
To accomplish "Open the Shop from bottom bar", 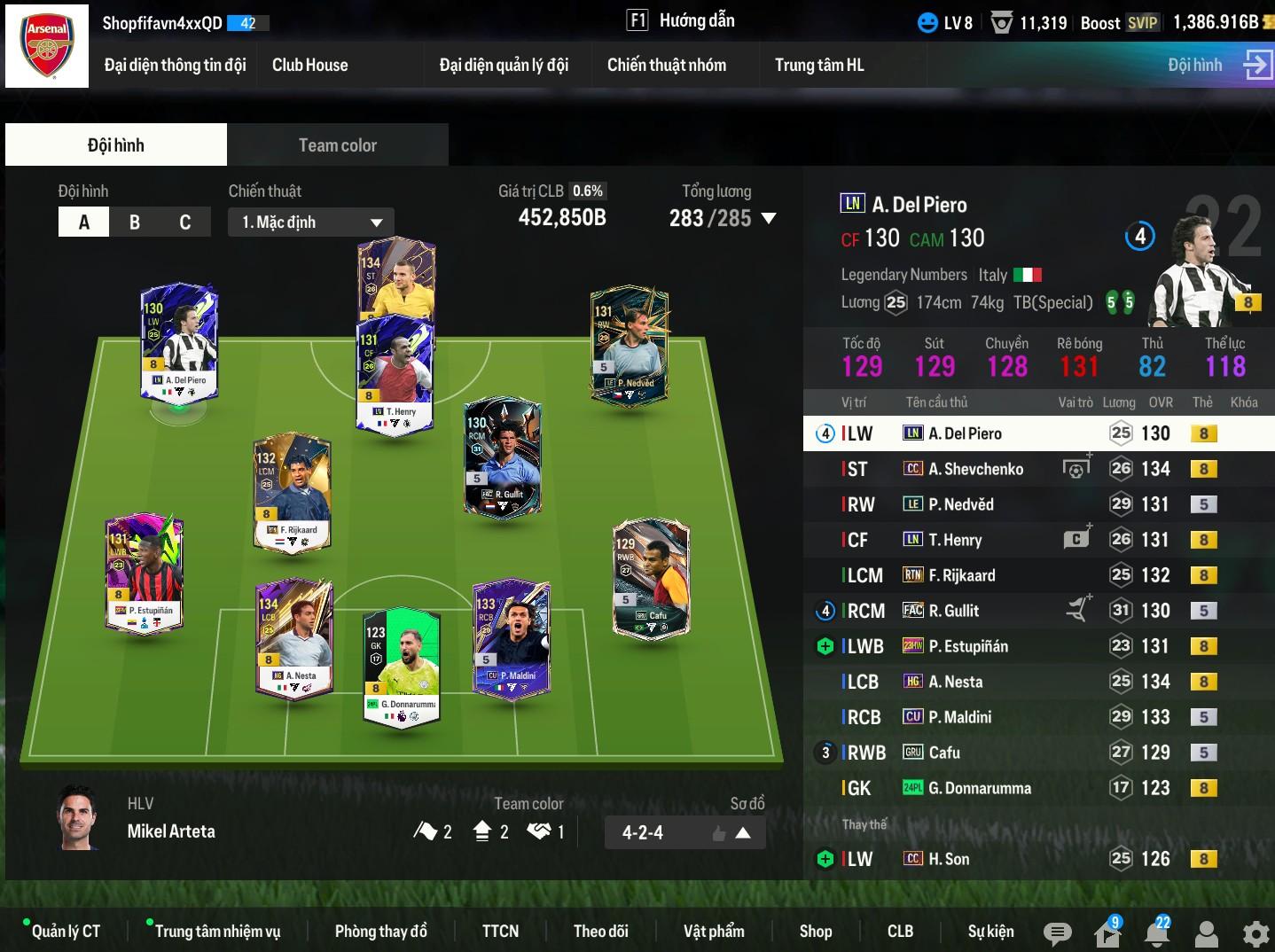I will point(815,931).
